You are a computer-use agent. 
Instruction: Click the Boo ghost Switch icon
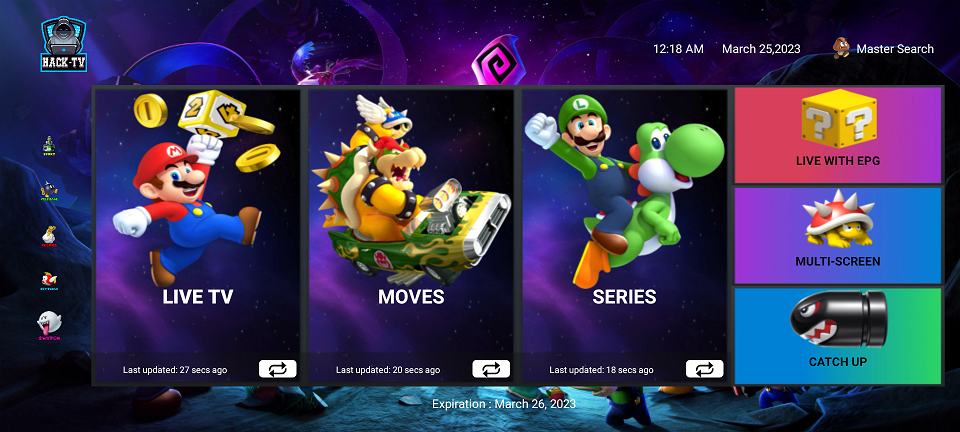coord(48,325)
